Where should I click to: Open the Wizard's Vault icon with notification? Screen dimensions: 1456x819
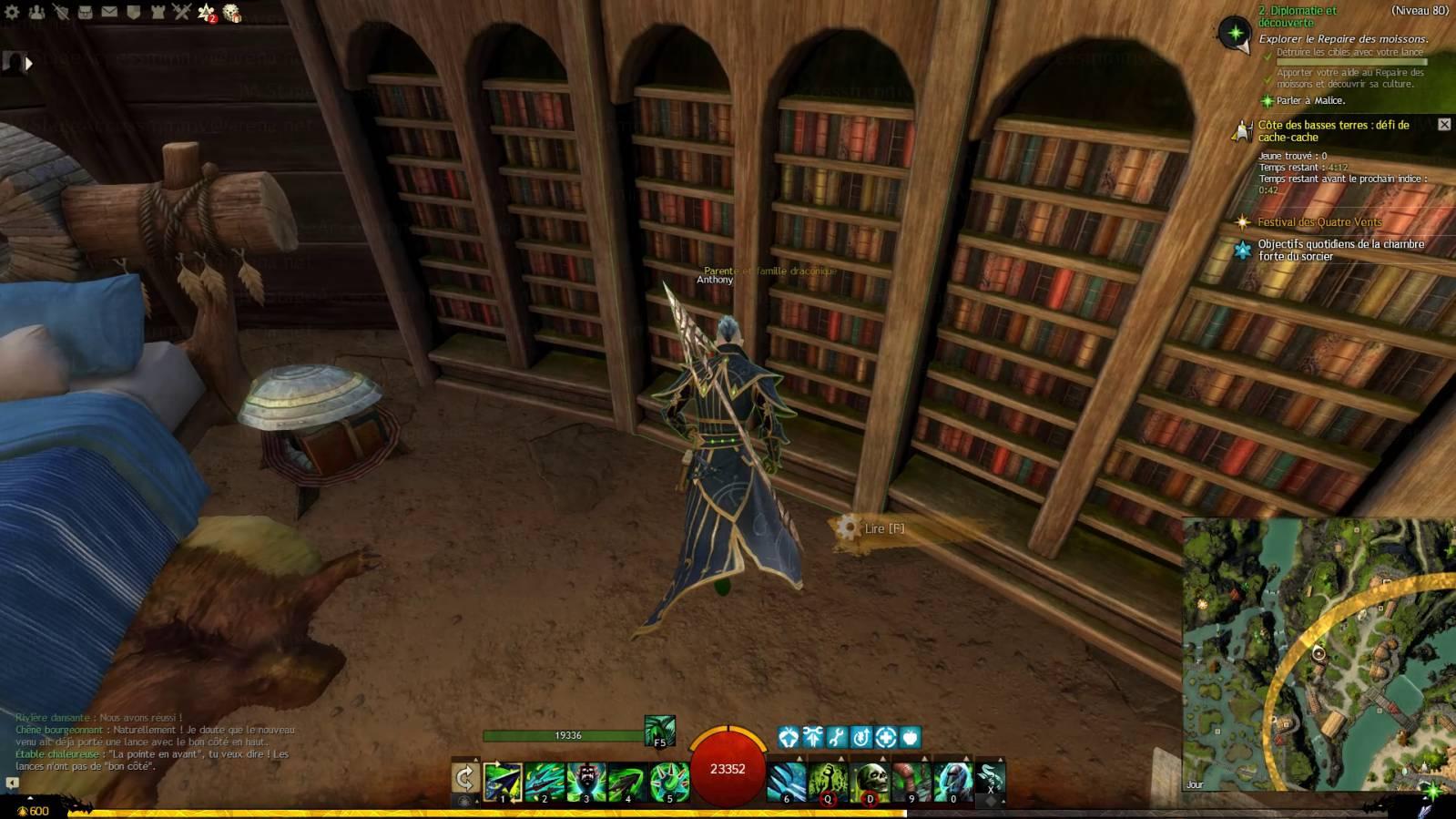[x=207, y=12]
